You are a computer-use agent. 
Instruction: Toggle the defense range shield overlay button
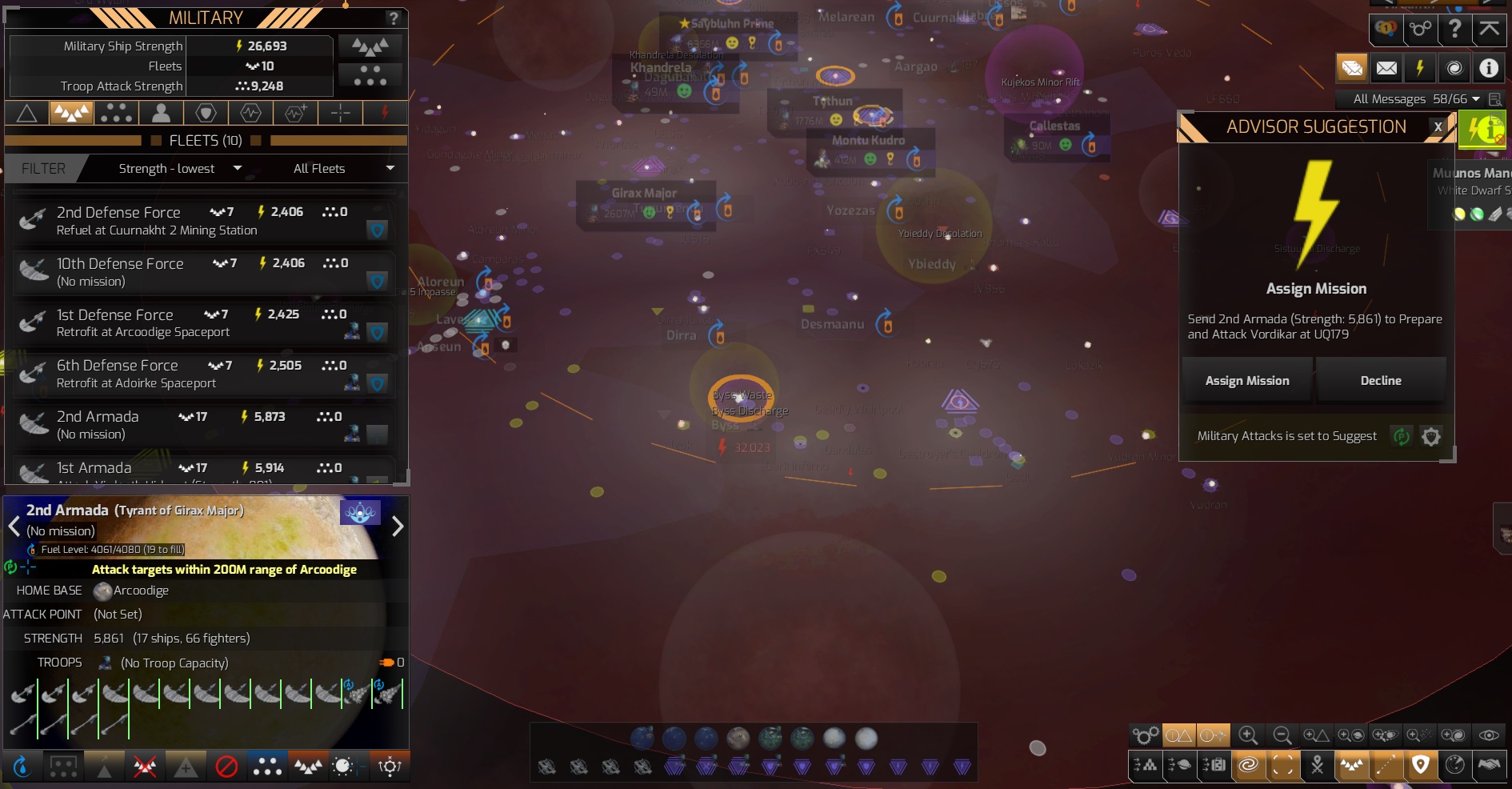(1422, 765)
